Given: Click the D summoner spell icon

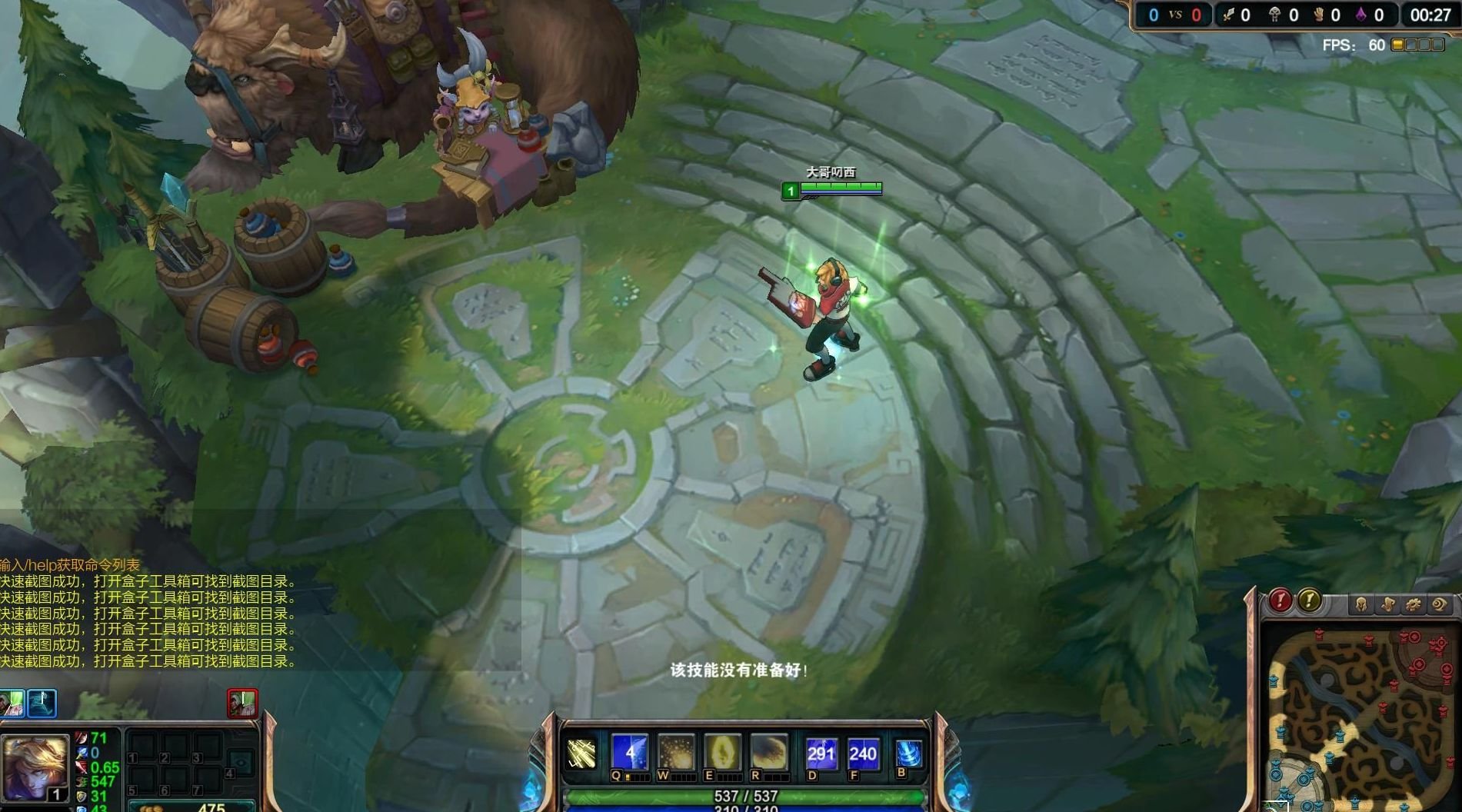Looking at the screenshot, I should 821,751.
